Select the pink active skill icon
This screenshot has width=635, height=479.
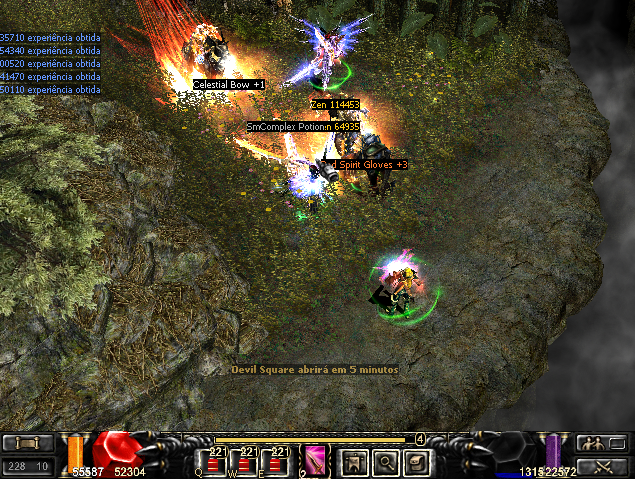click(318, 460)
